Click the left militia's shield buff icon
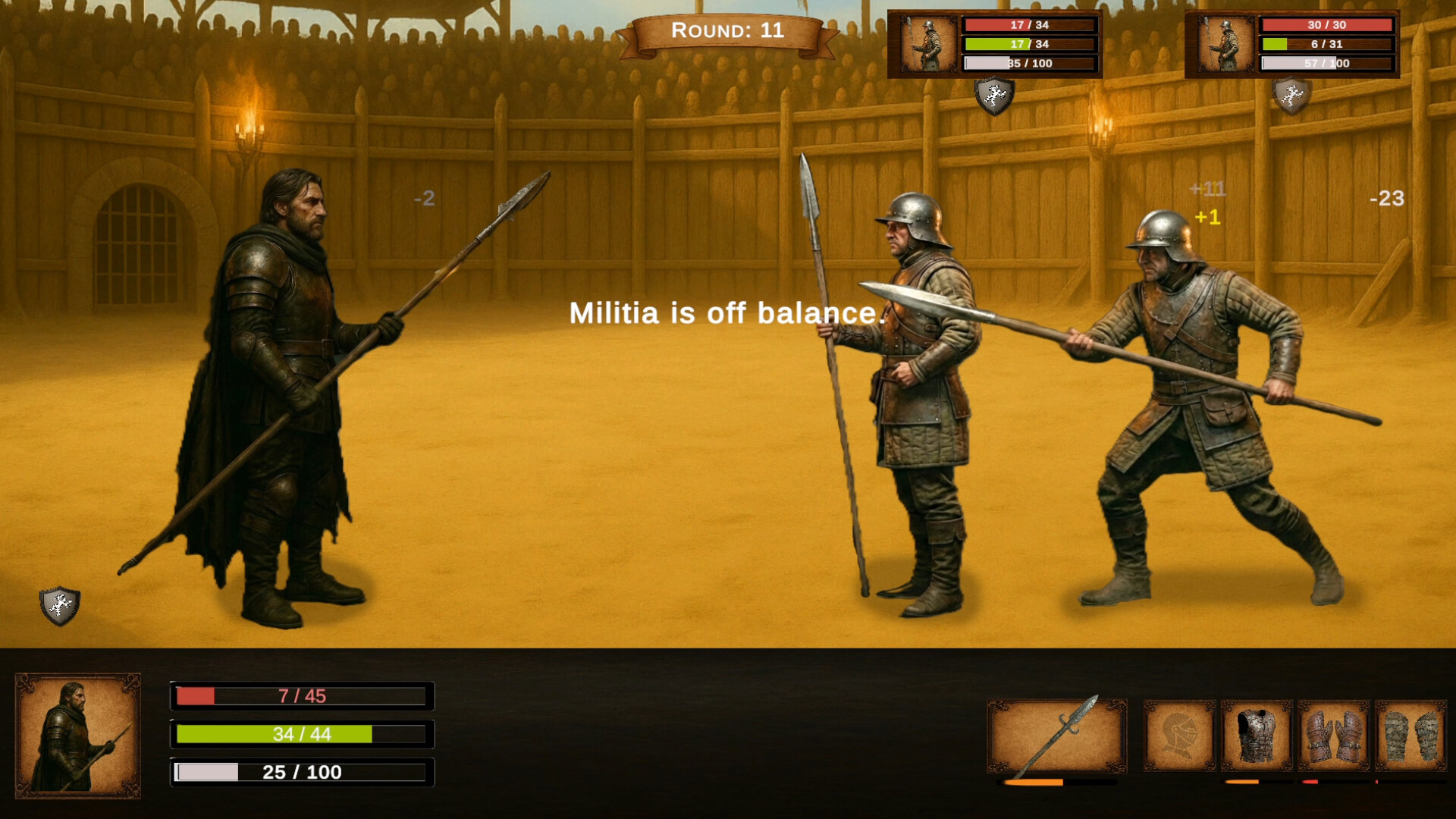 pos(994,98)
